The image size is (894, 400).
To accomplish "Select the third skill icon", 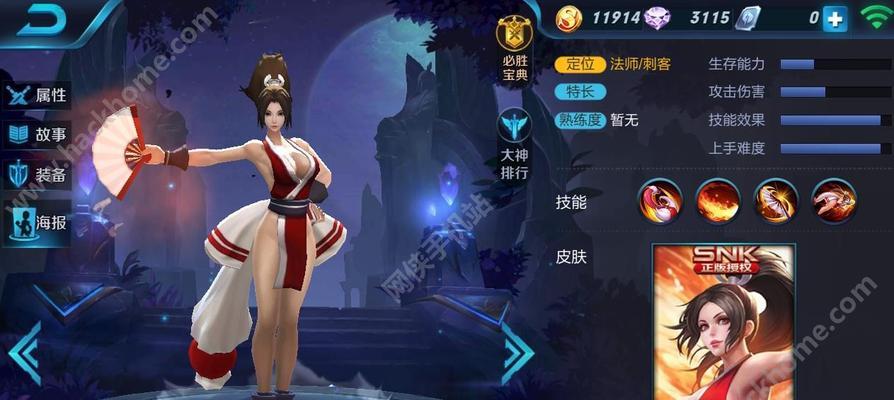I will tap(775, 200).
